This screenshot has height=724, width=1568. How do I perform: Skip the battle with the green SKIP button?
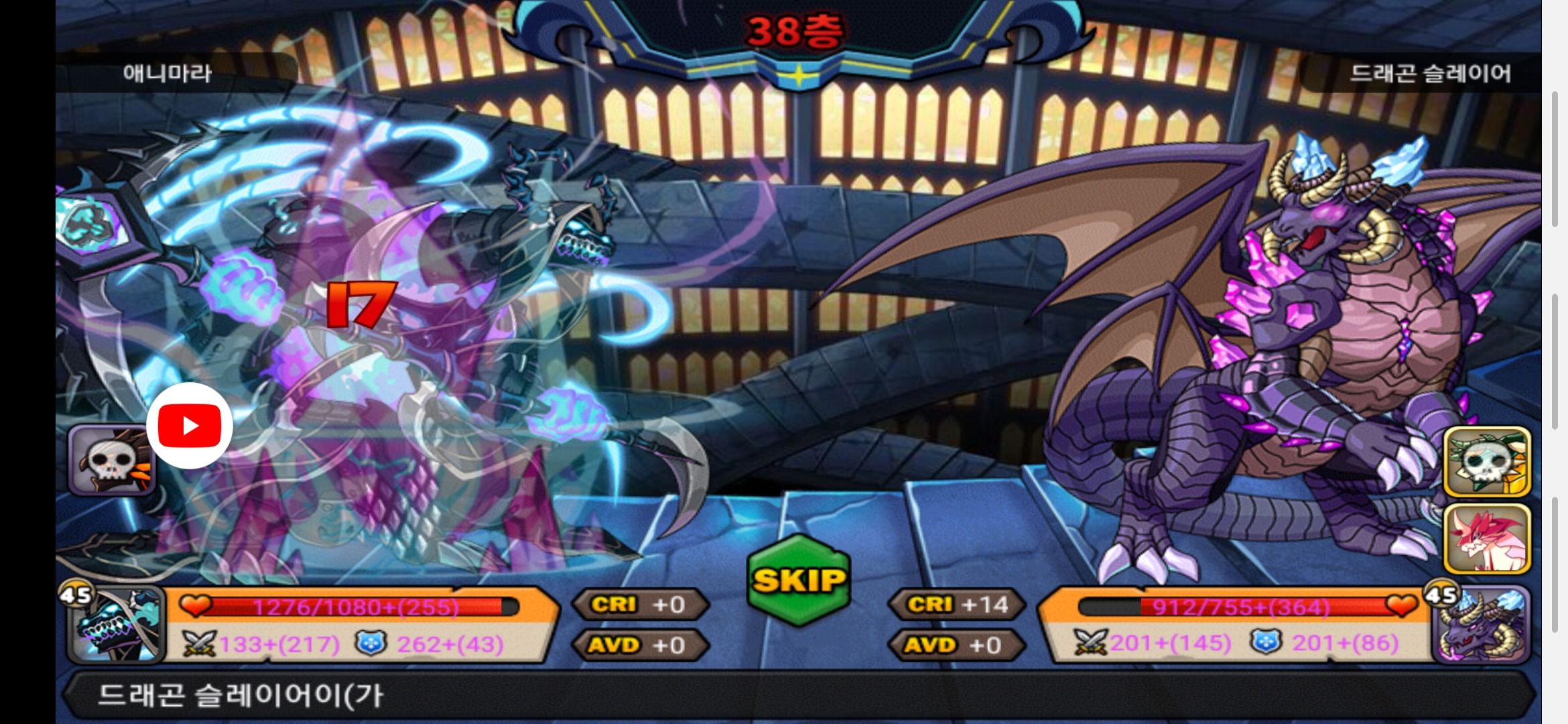click(x=798, y=581)
